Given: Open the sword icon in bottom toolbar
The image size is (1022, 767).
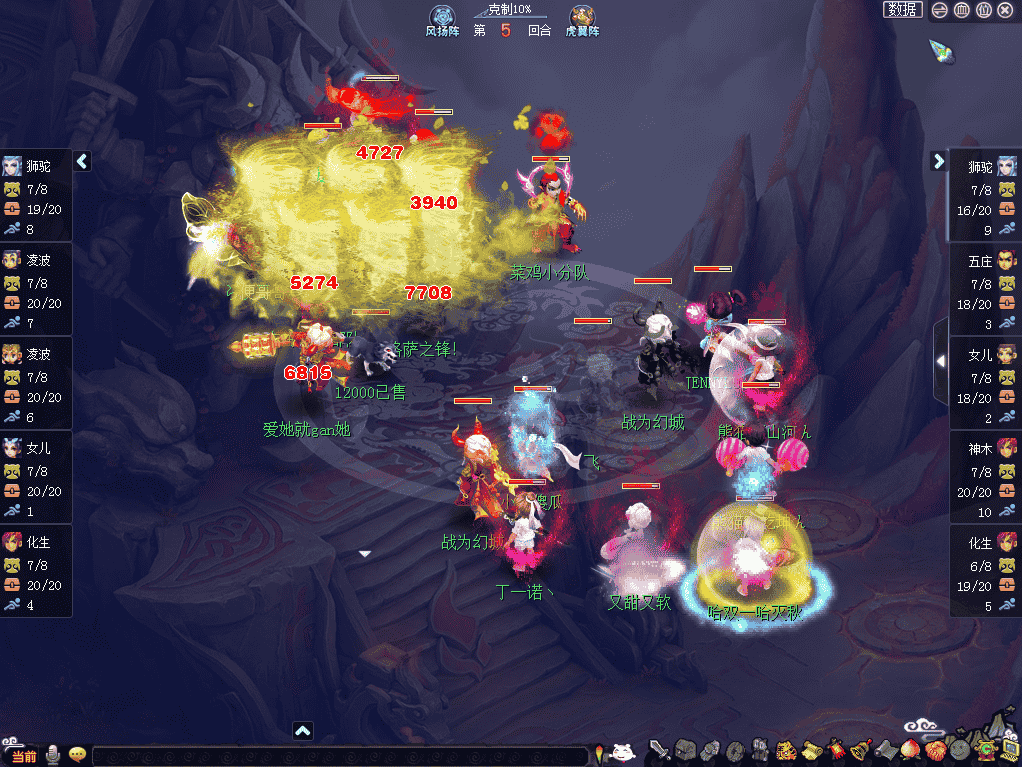Looking at the screenshot, I should coord(660,750).
